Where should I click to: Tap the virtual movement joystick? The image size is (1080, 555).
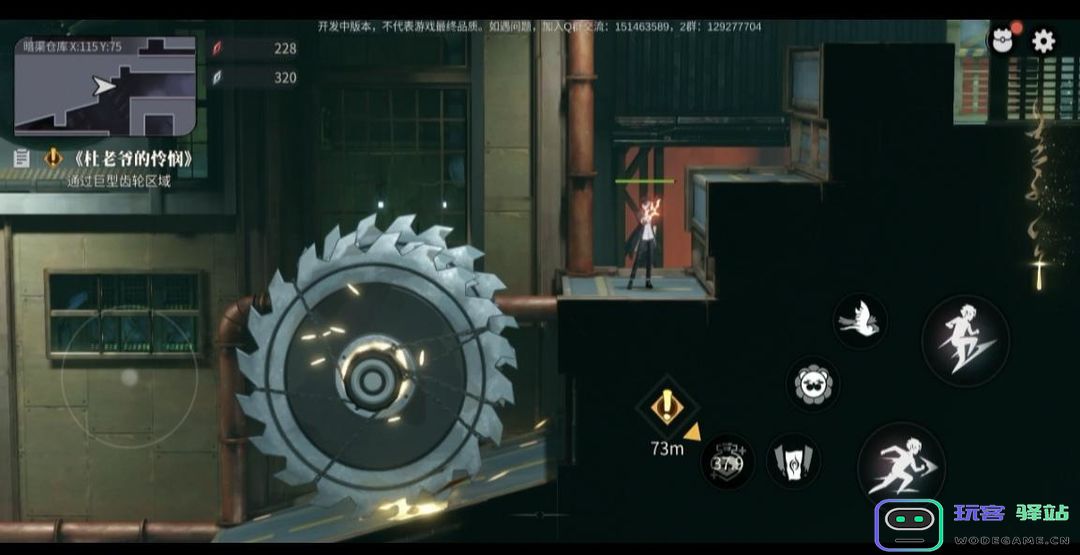pos(129,377)
